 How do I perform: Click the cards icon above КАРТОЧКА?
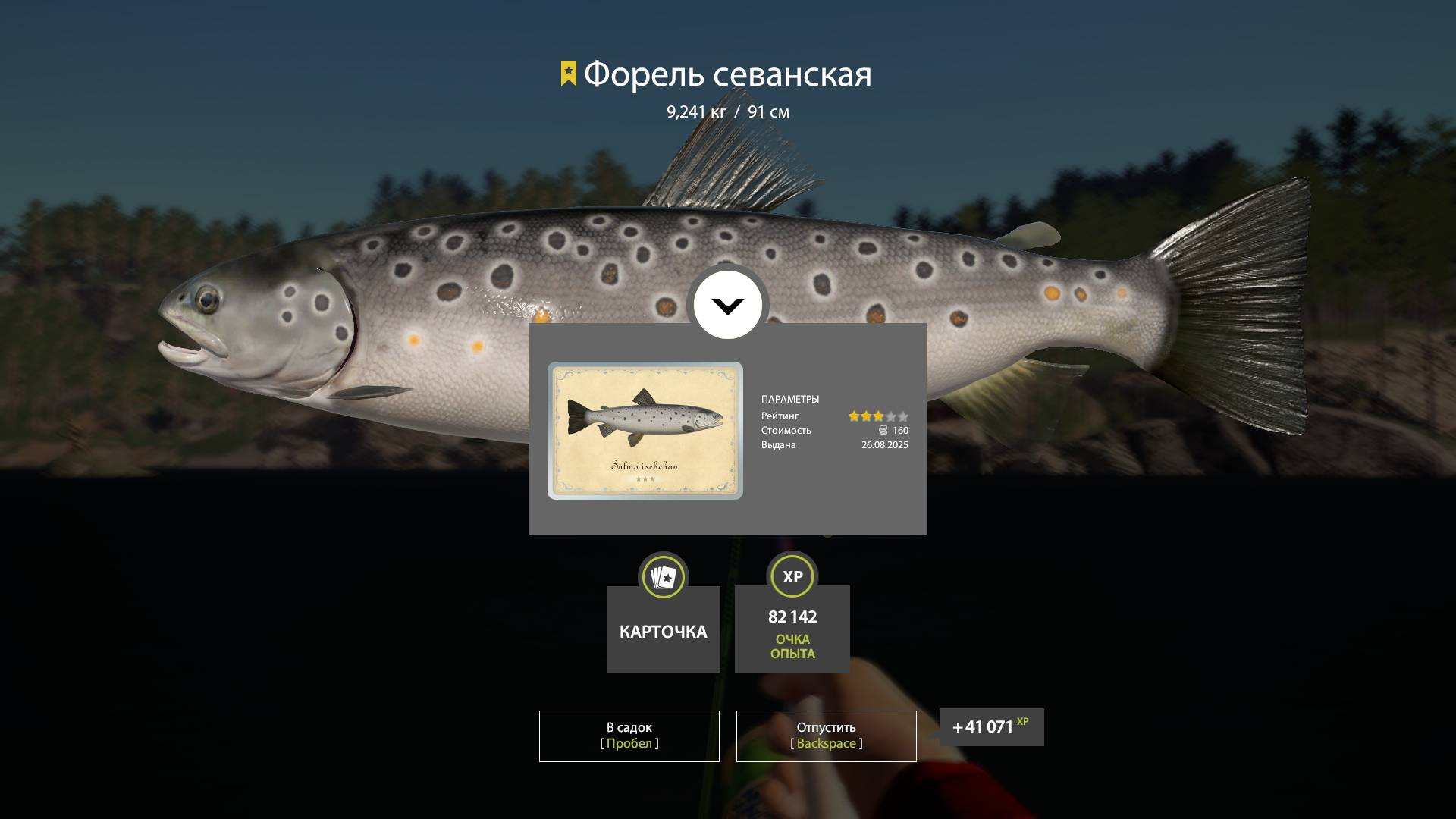coord(663,577)
